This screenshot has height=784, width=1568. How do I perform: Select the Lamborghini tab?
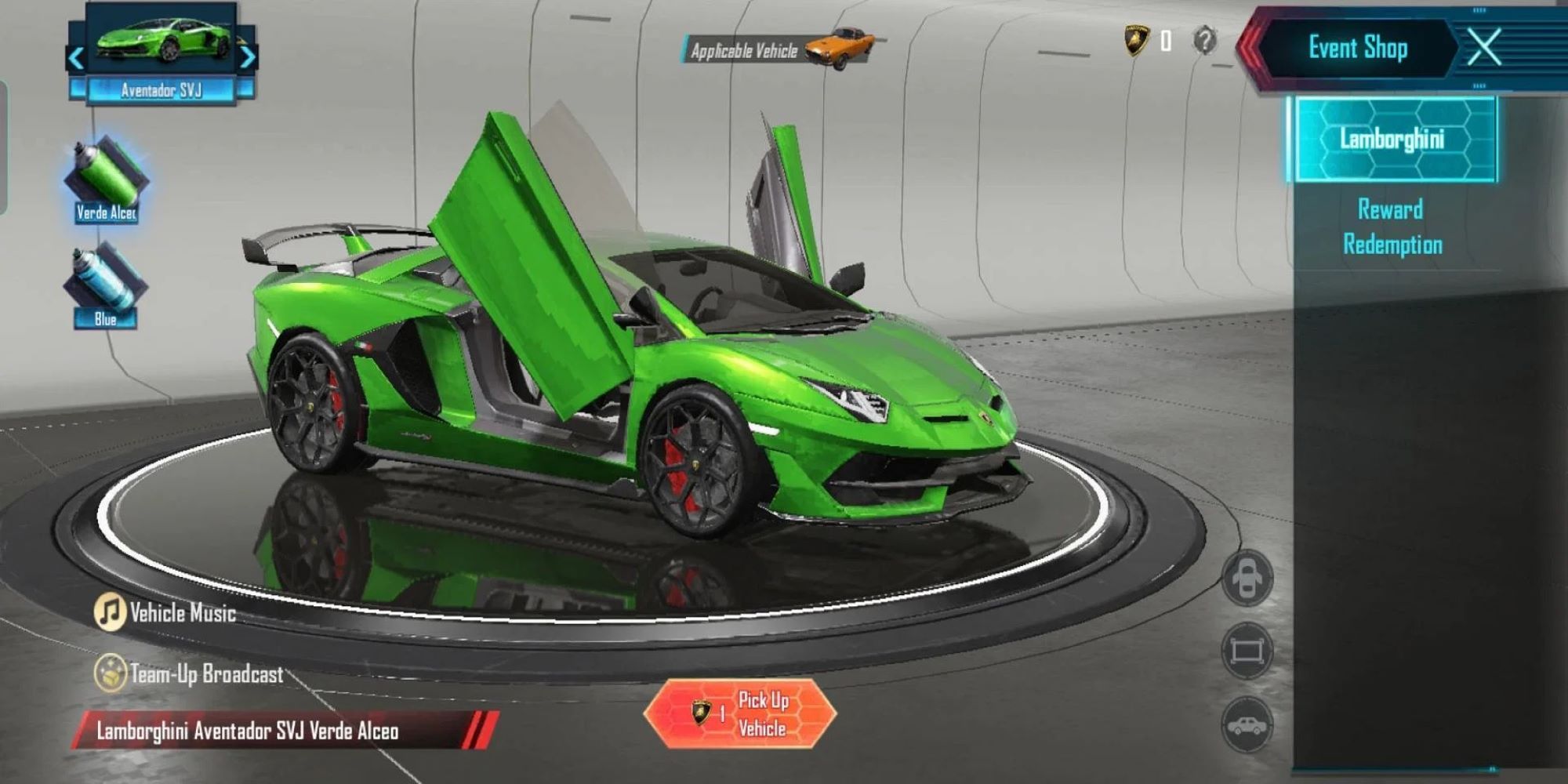click(1392, 140)
